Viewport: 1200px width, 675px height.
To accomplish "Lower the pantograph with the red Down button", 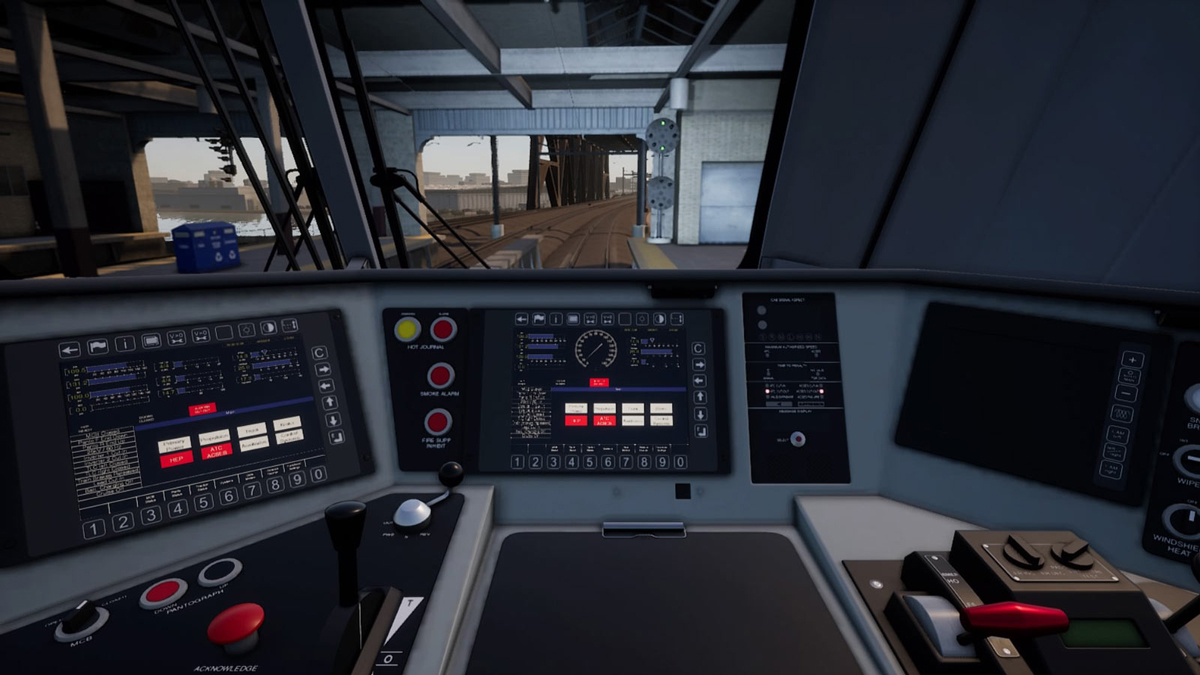I will click(163, 592).
